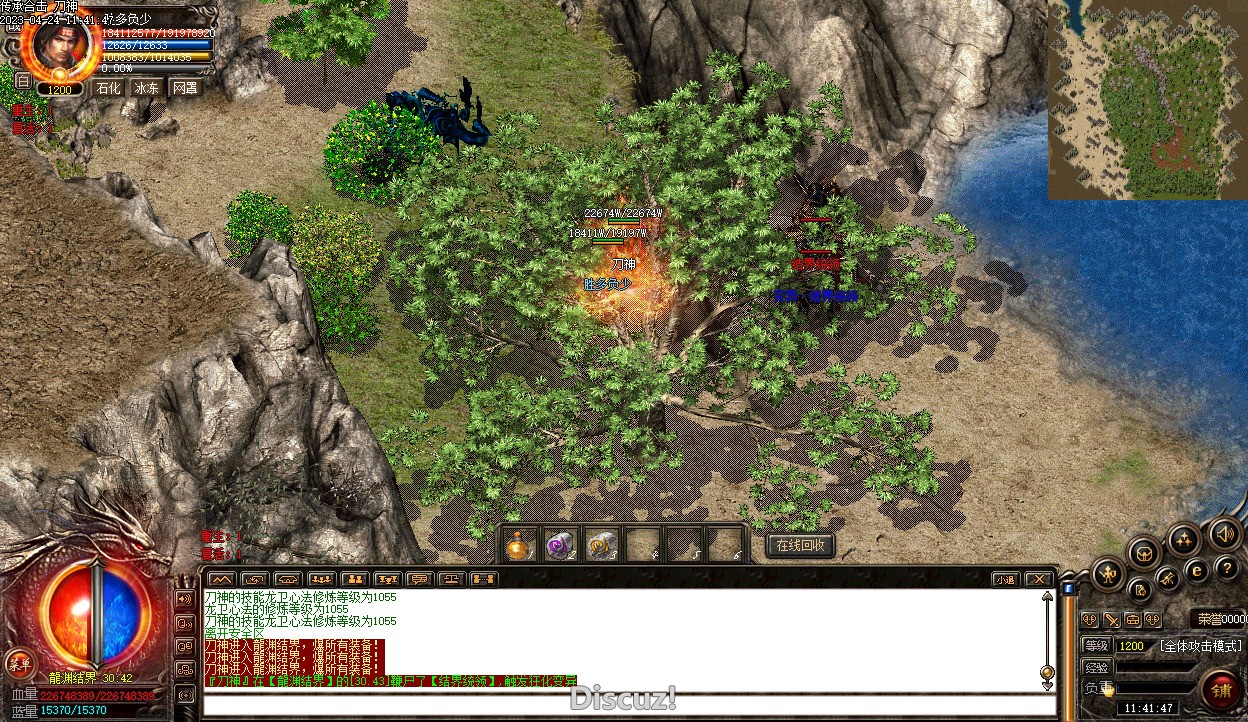This screenshot has height=722, width=1248.
Task: Open the character figure orb icon
Action: coord(1107,573)
